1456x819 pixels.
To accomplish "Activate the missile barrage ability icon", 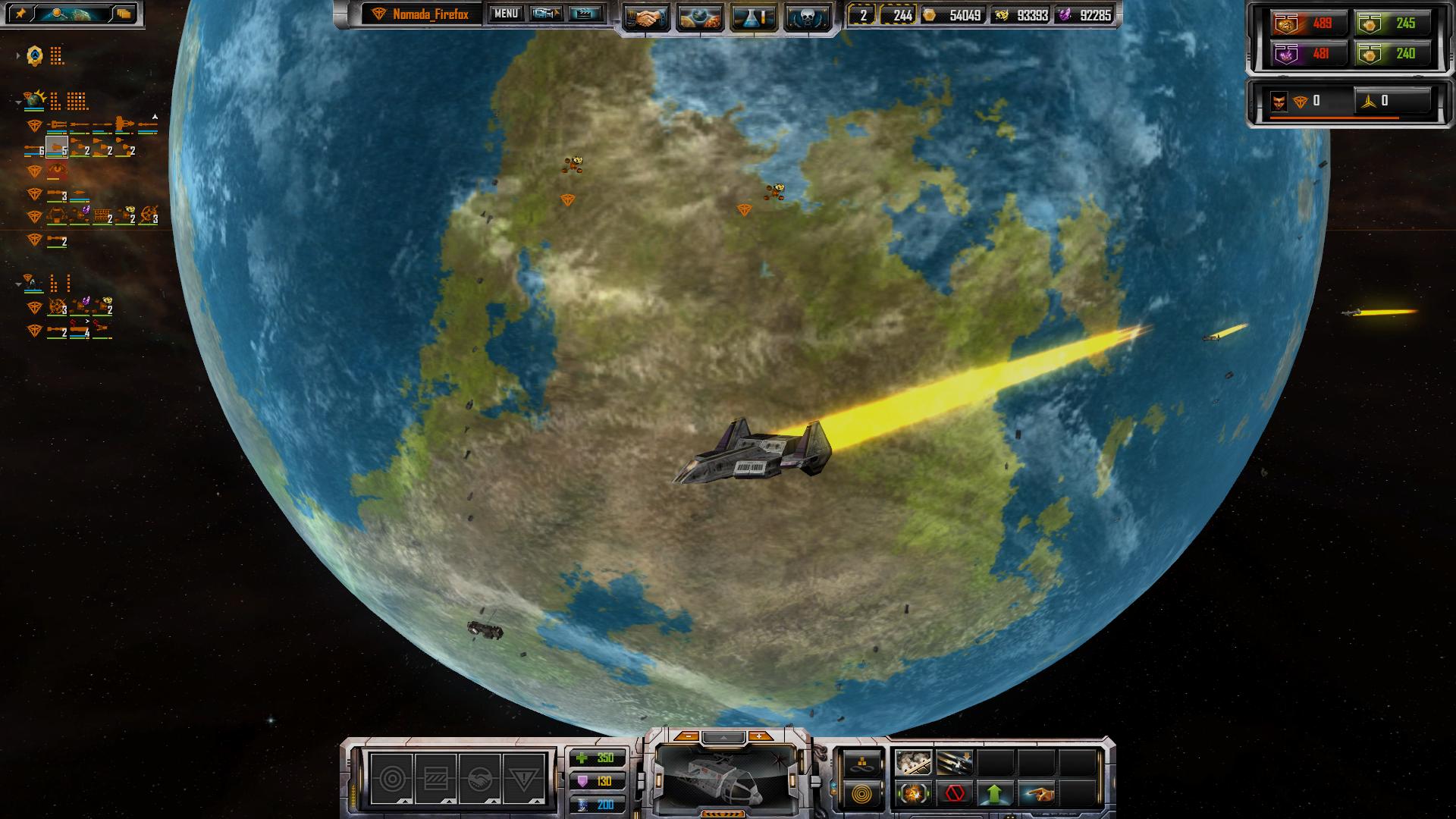I will click(954, 763).
